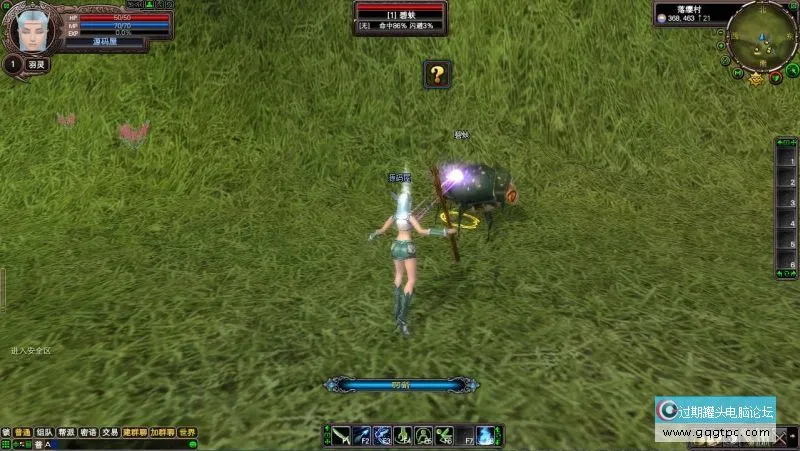This screenshot has height=451, width=800.
Task: Switch to the 世界 world chat tab
Action: click(x=187, y=433)
